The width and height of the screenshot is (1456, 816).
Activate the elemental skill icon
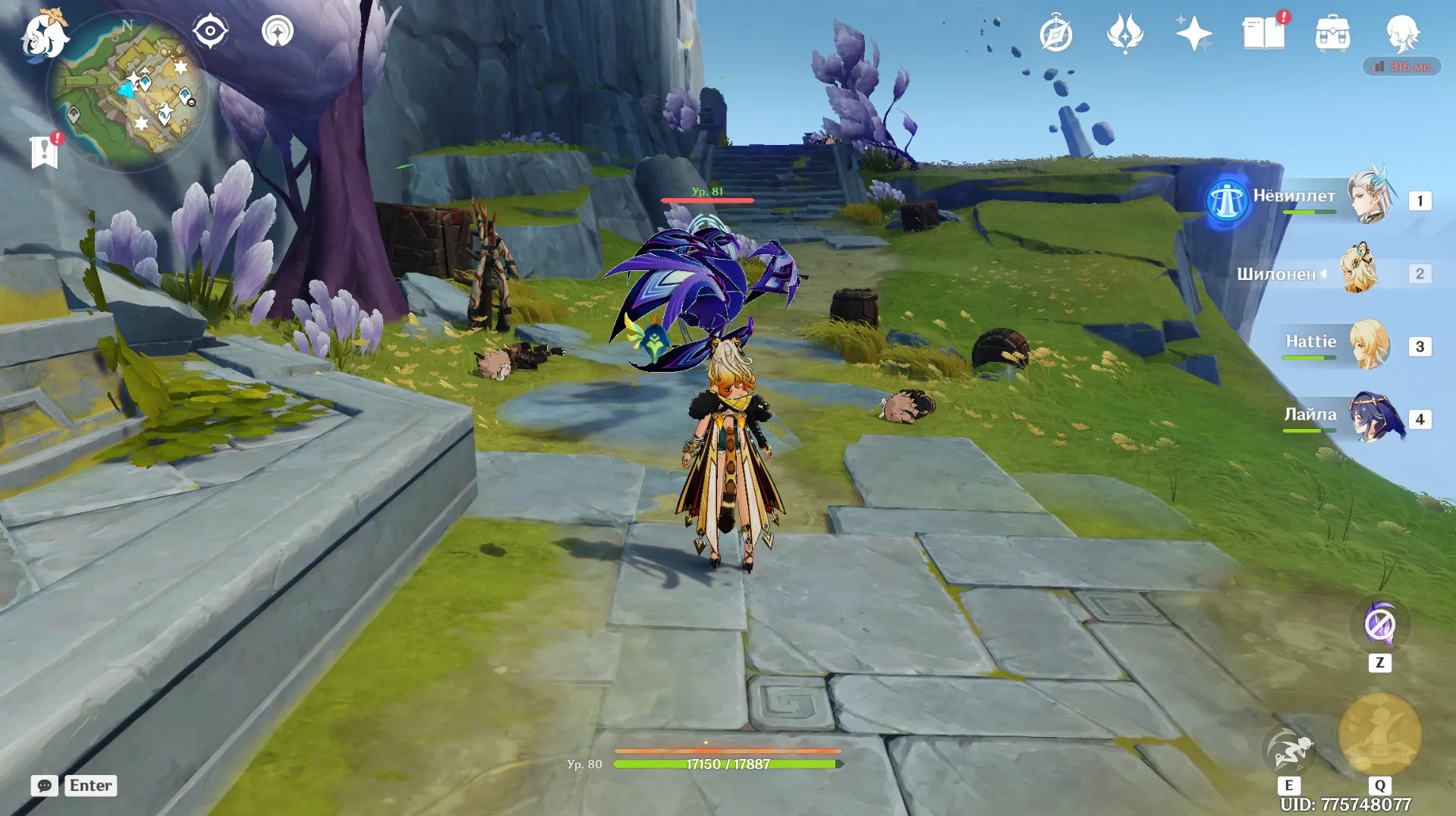click(x=1288, y=749)
